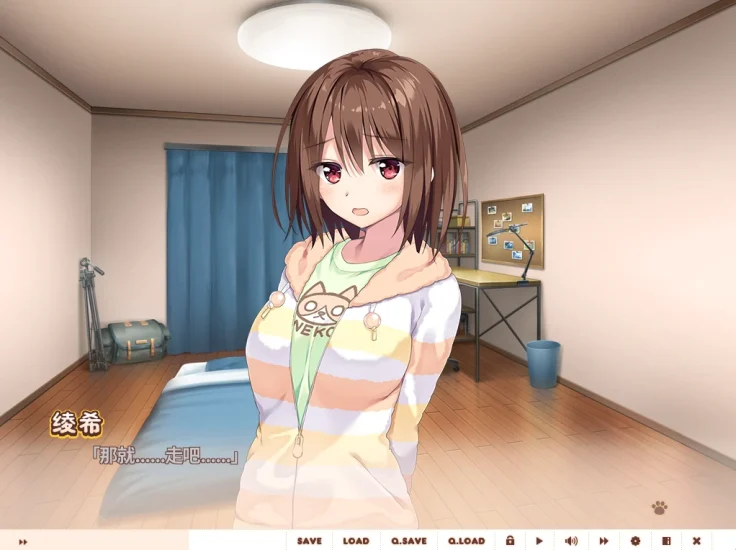Open settings with the gear icon
Screen dimensions: 736x550
coord(635,541)
